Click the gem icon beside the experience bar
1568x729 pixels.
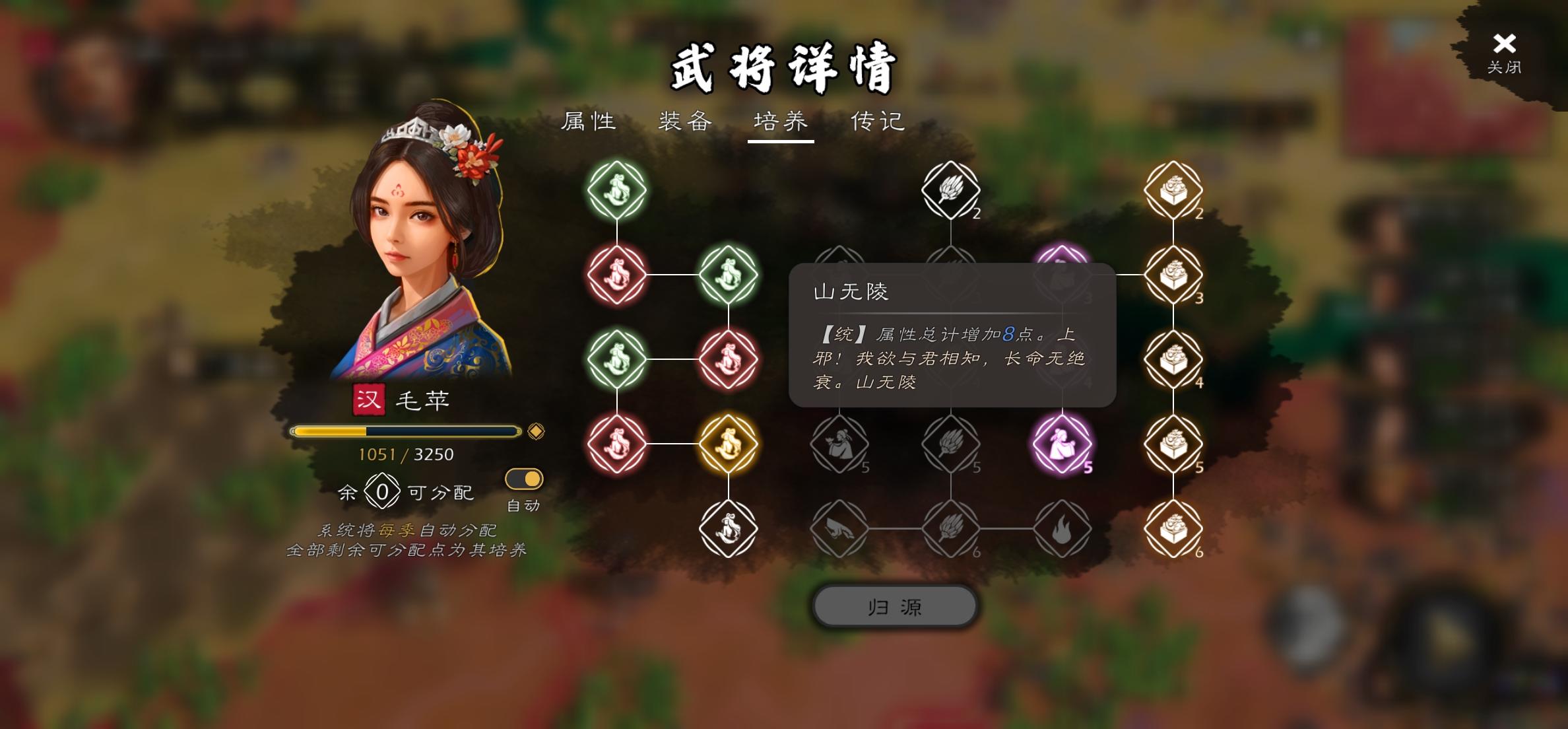[x=537, y=431]
